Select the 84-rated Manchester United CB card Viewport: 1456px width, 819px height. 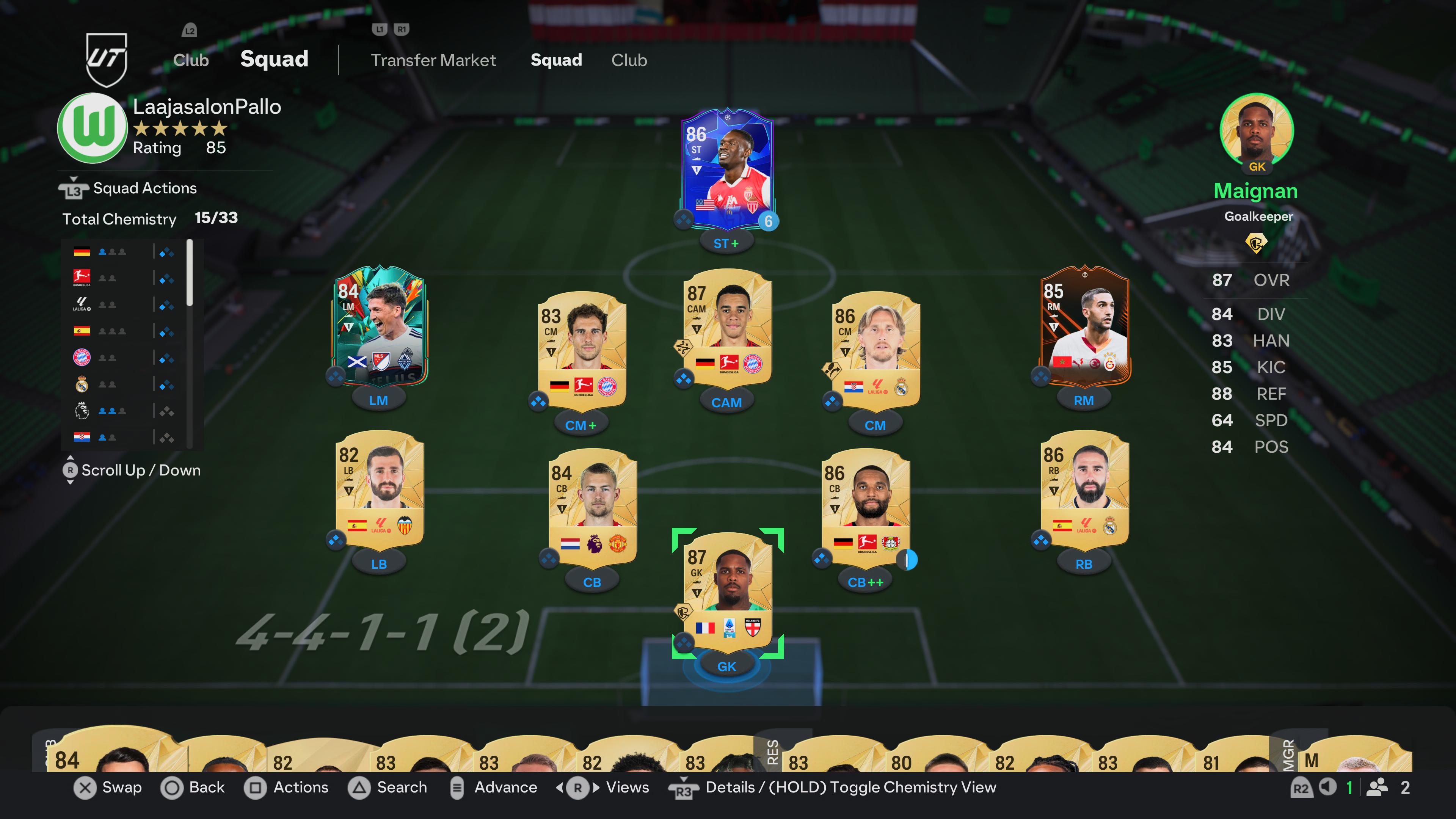(x=592, y=507)
